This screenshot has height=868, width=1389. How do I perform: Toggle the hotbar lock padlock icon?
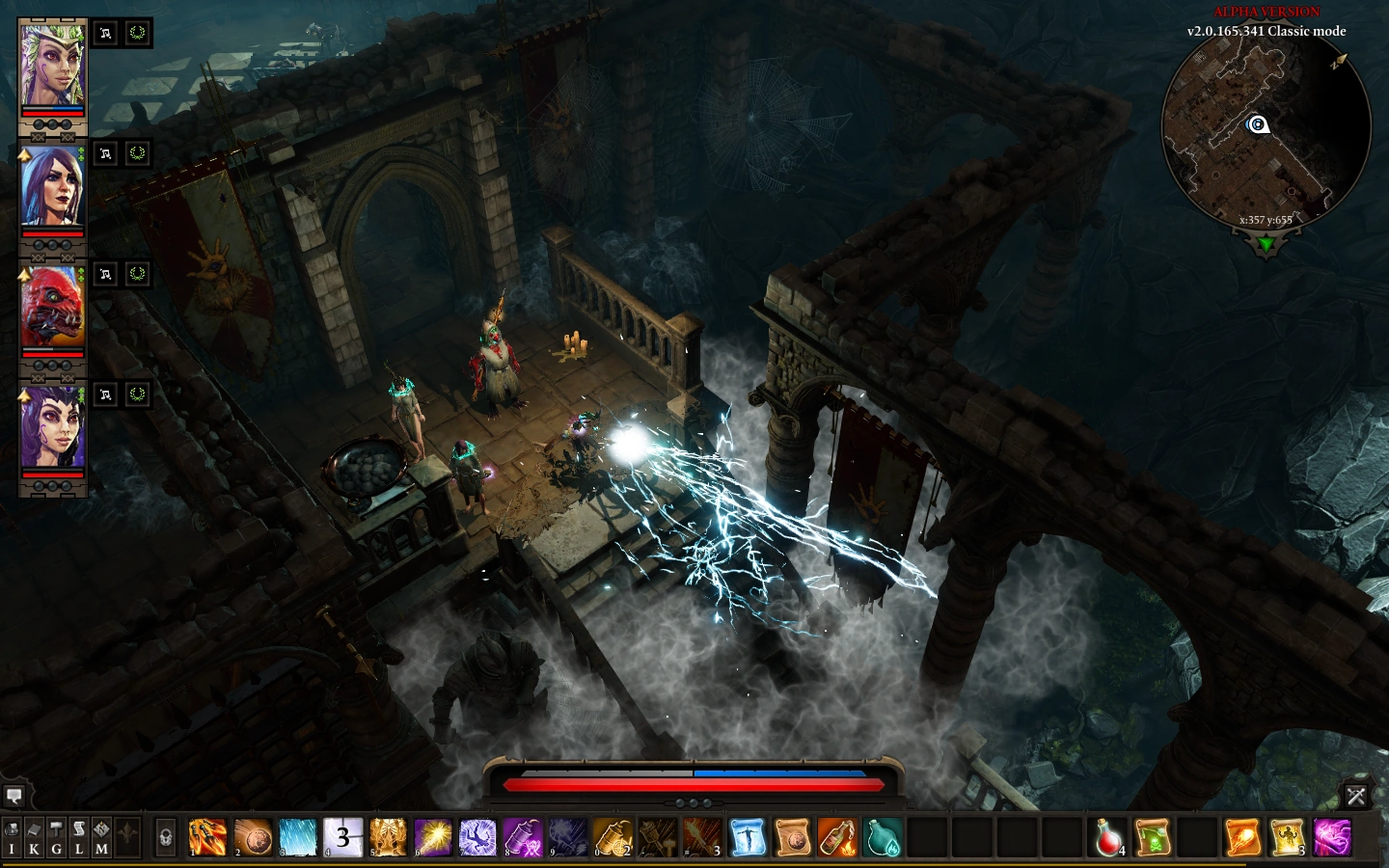pyautogui.click(x=165, y=837)
